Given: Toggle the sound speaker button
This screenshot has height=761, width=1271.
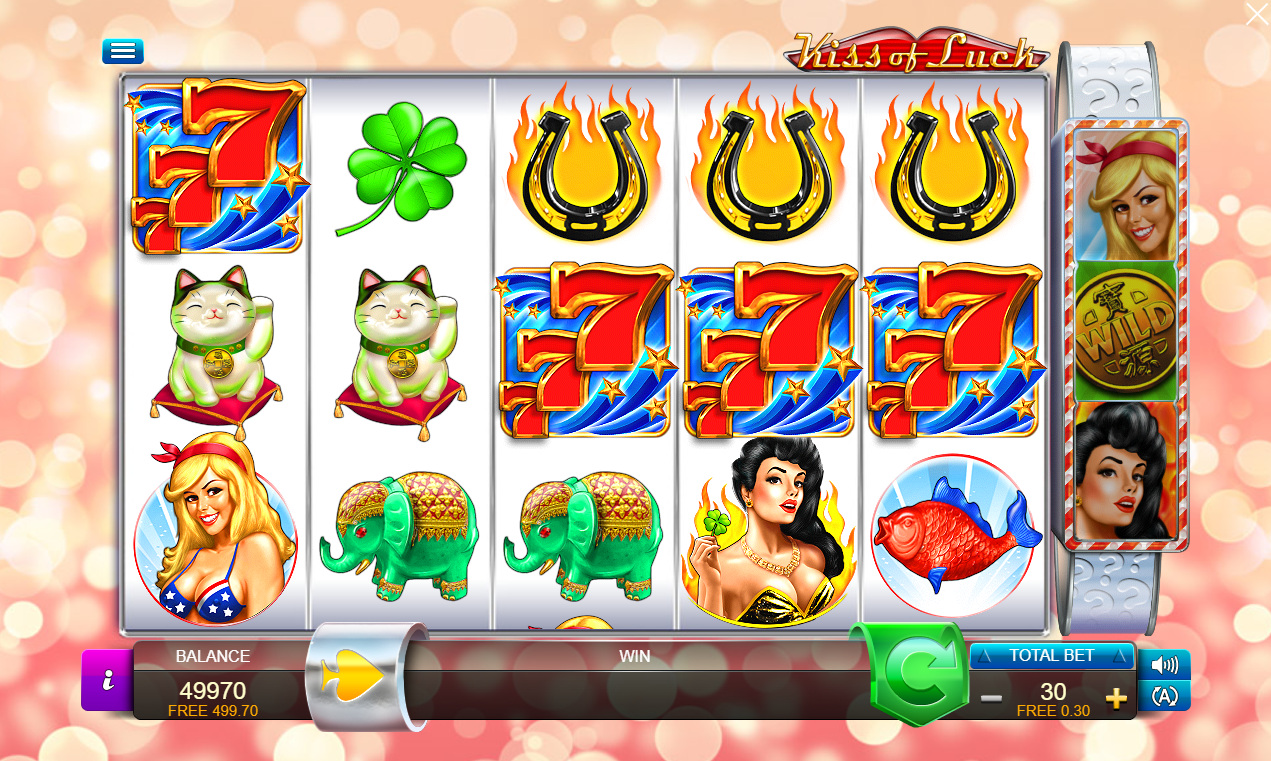Looking at the screenshot, I should click(x=1164, y=665).
